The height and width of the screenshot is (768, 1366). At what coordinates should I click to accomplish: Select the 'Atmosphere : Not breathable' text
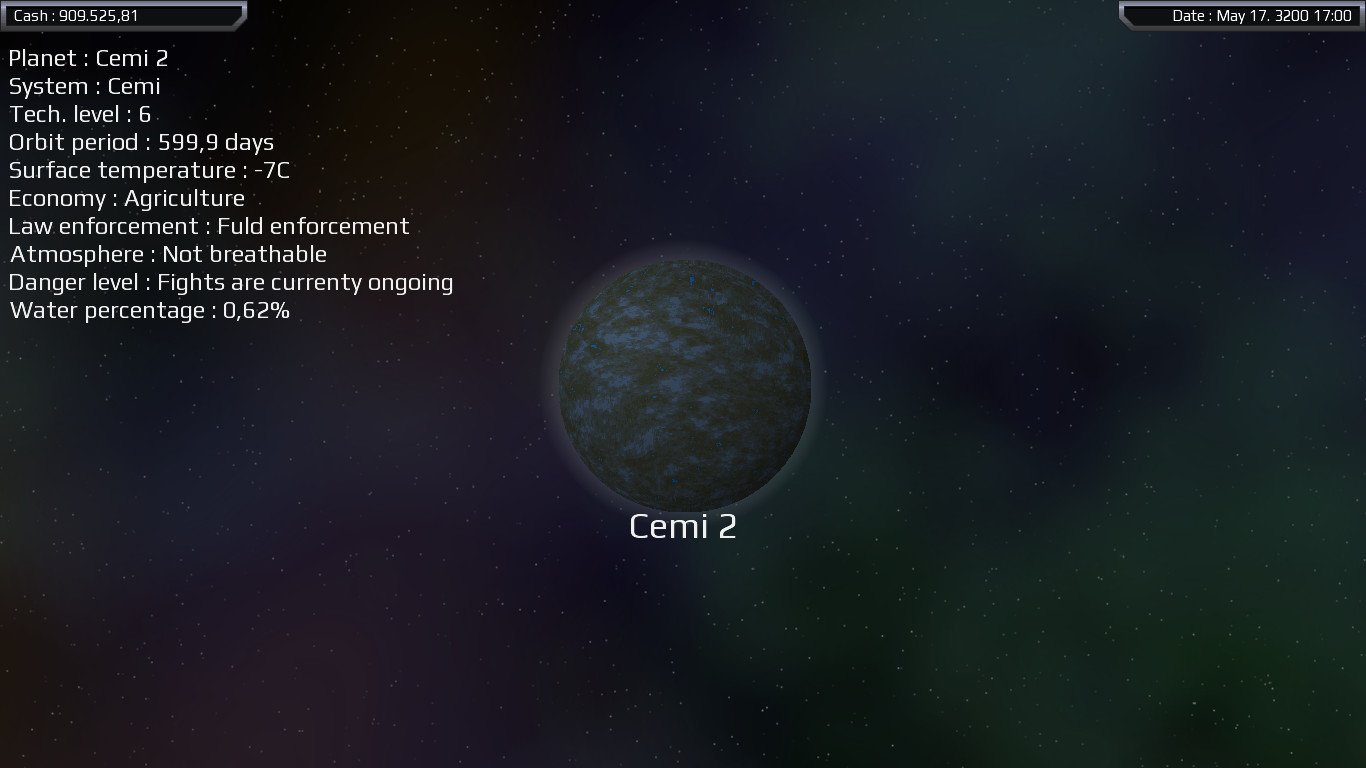(166, 254)
